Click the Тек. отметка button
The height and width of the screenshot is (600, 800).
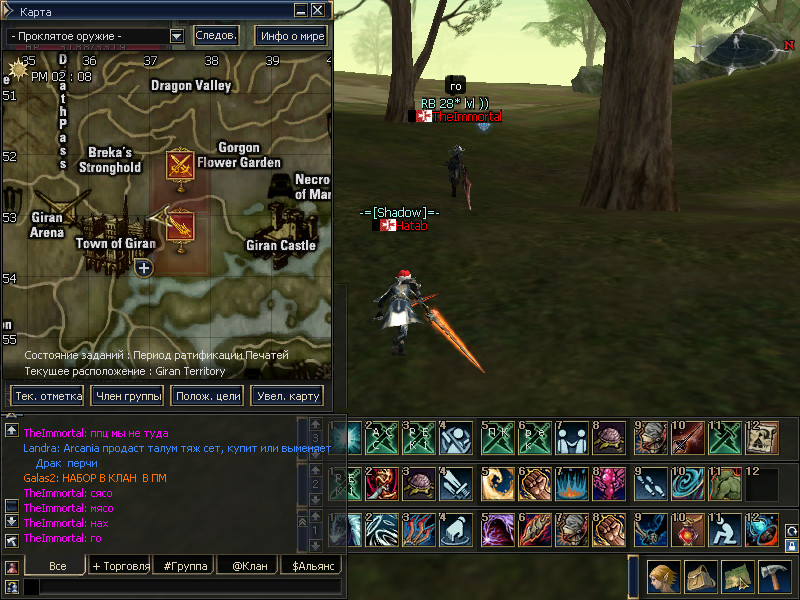point(47,396)
